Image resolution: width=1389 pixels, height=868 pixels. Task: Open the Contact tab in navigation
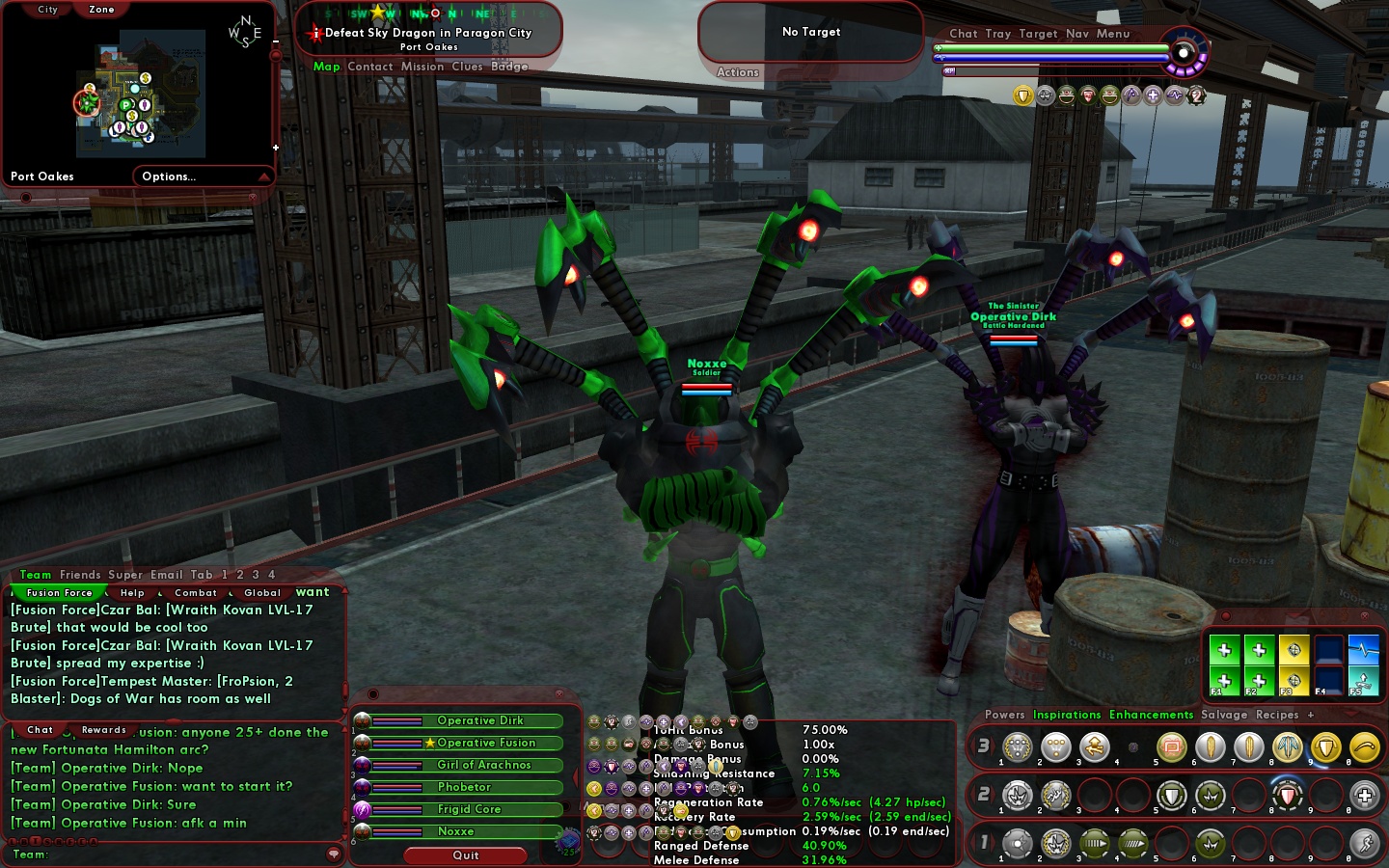pyautogui.click(x=369, y=67)
